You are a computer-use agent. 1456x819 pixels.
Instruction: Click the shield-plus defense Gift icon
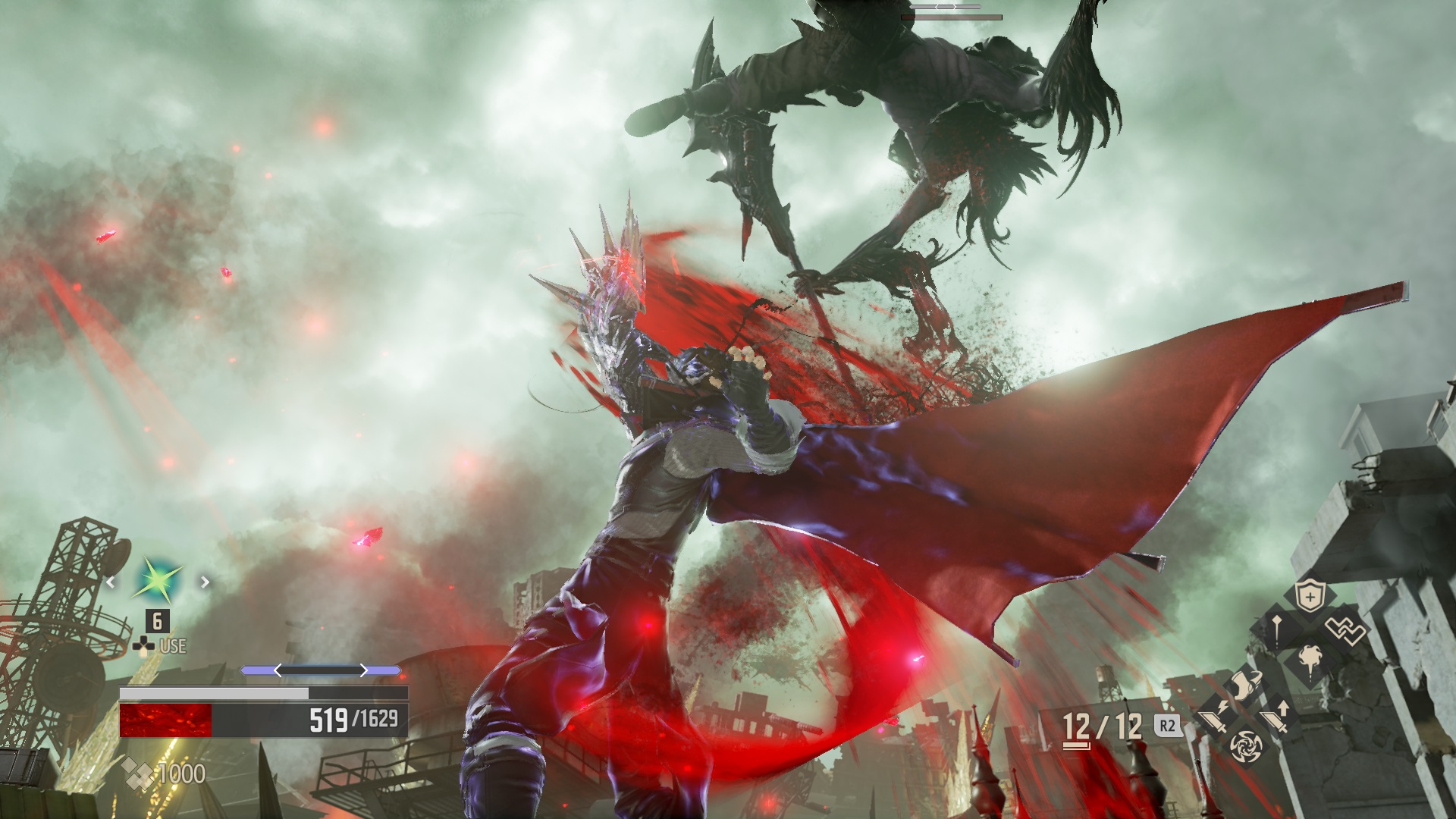(x=1310, y=595)
